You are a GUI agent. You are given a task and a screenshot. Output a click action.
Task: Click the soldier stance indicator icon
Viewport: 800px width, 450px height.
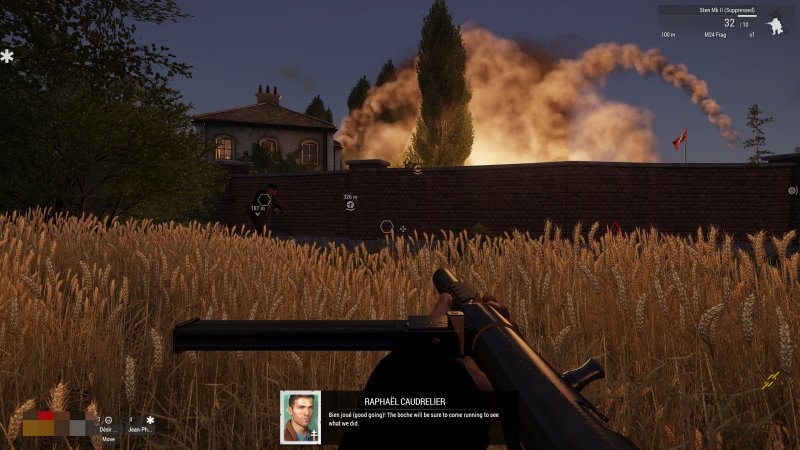coord(774,26)
